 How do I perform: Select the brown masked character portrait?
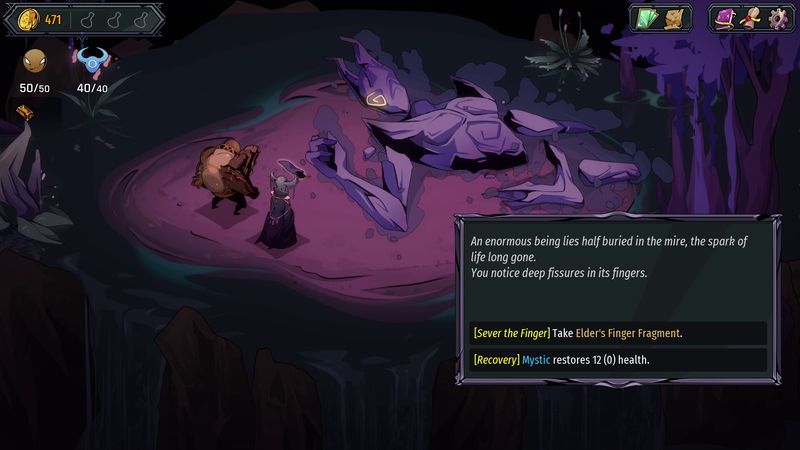(34, 62)
